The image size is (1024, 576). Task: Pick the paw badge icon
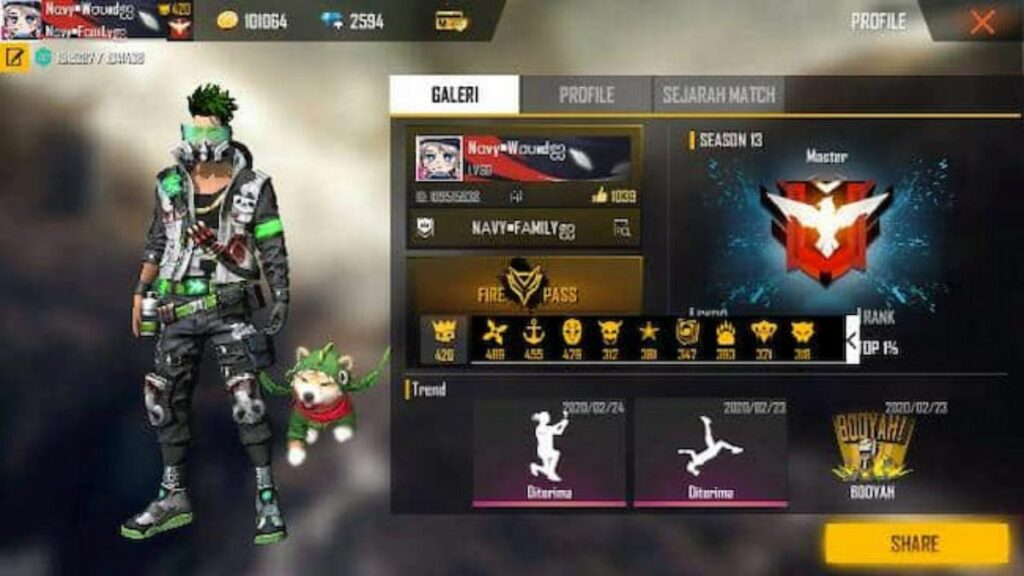pyautogui.click(x=725, y=333)
